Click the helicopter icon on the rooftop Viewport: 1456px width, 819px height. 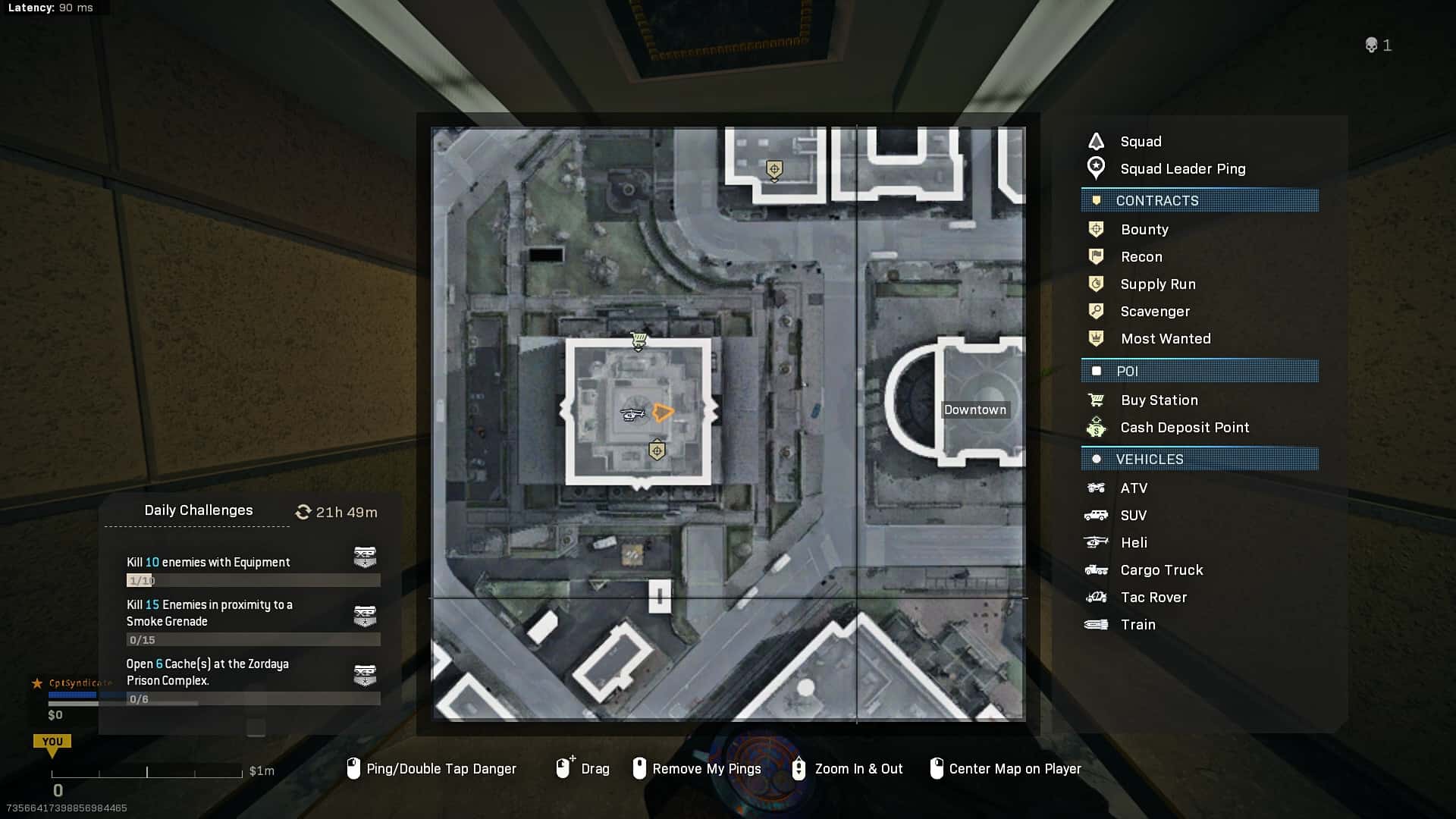tap(632, 414)
